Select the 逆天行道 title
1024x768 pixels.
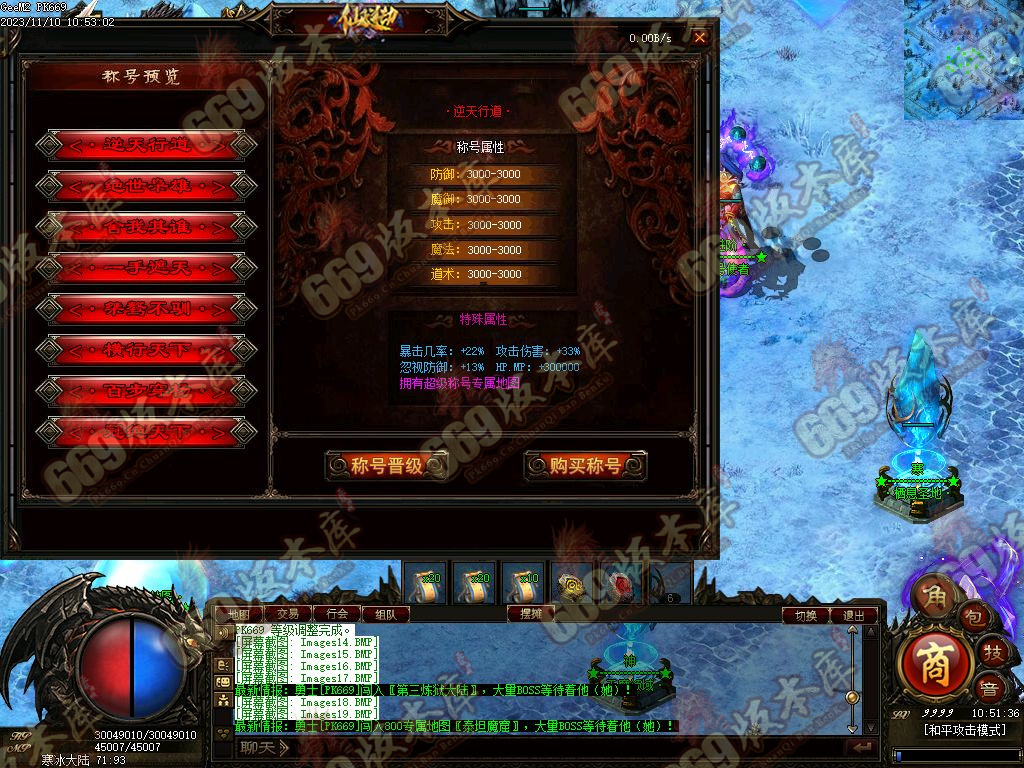coord(146,145)
